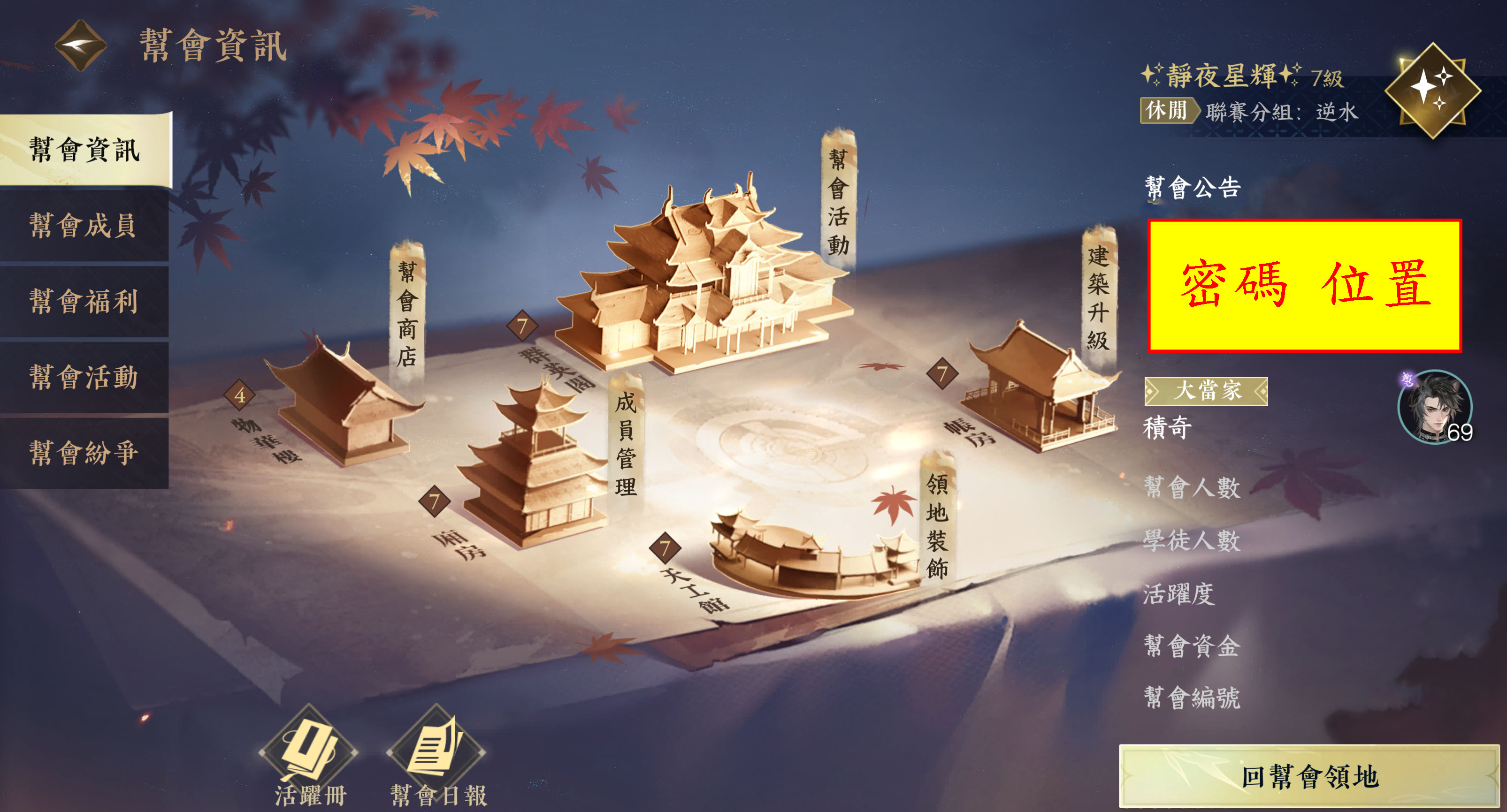This screenshot has height=812, width=1507.
Task: Show the 幫會活動 tab
Action: coord(84,377)
